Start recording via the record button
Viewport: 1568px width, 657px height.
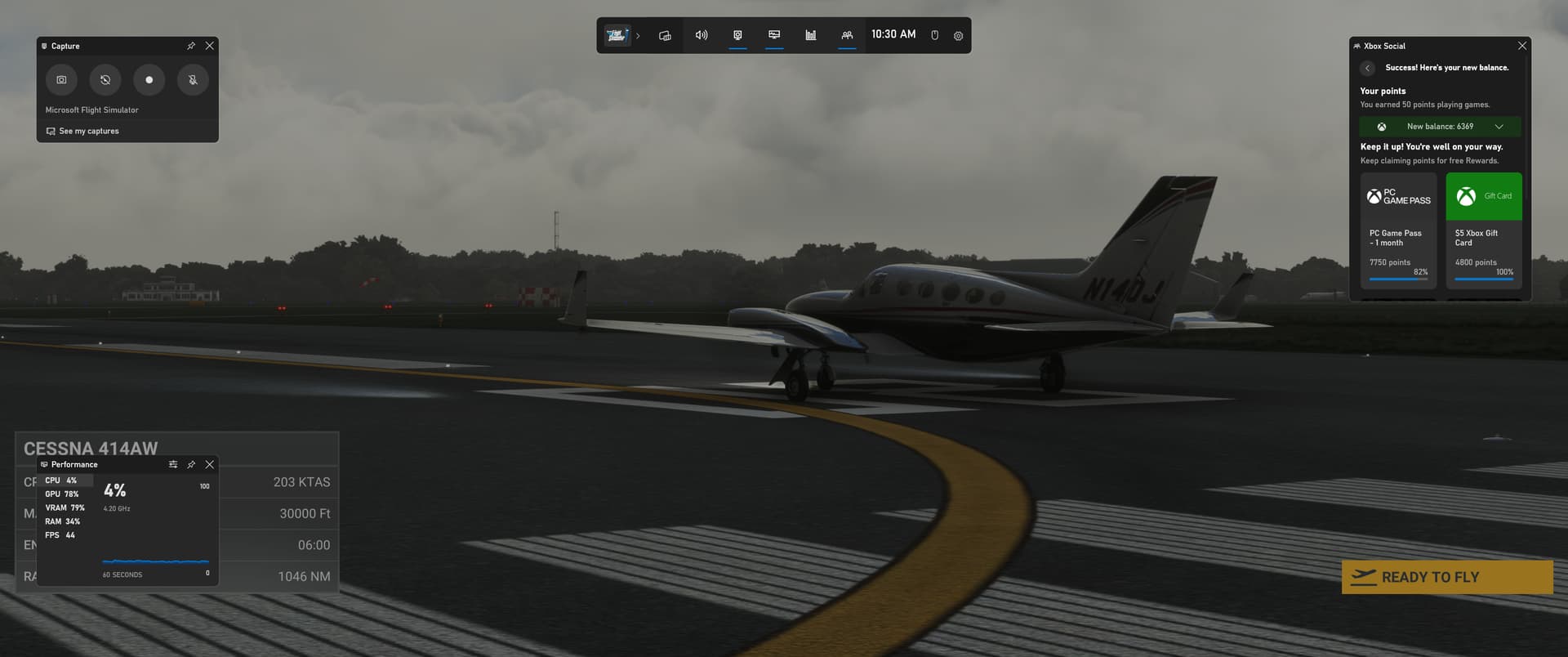[x=149, y=79]
